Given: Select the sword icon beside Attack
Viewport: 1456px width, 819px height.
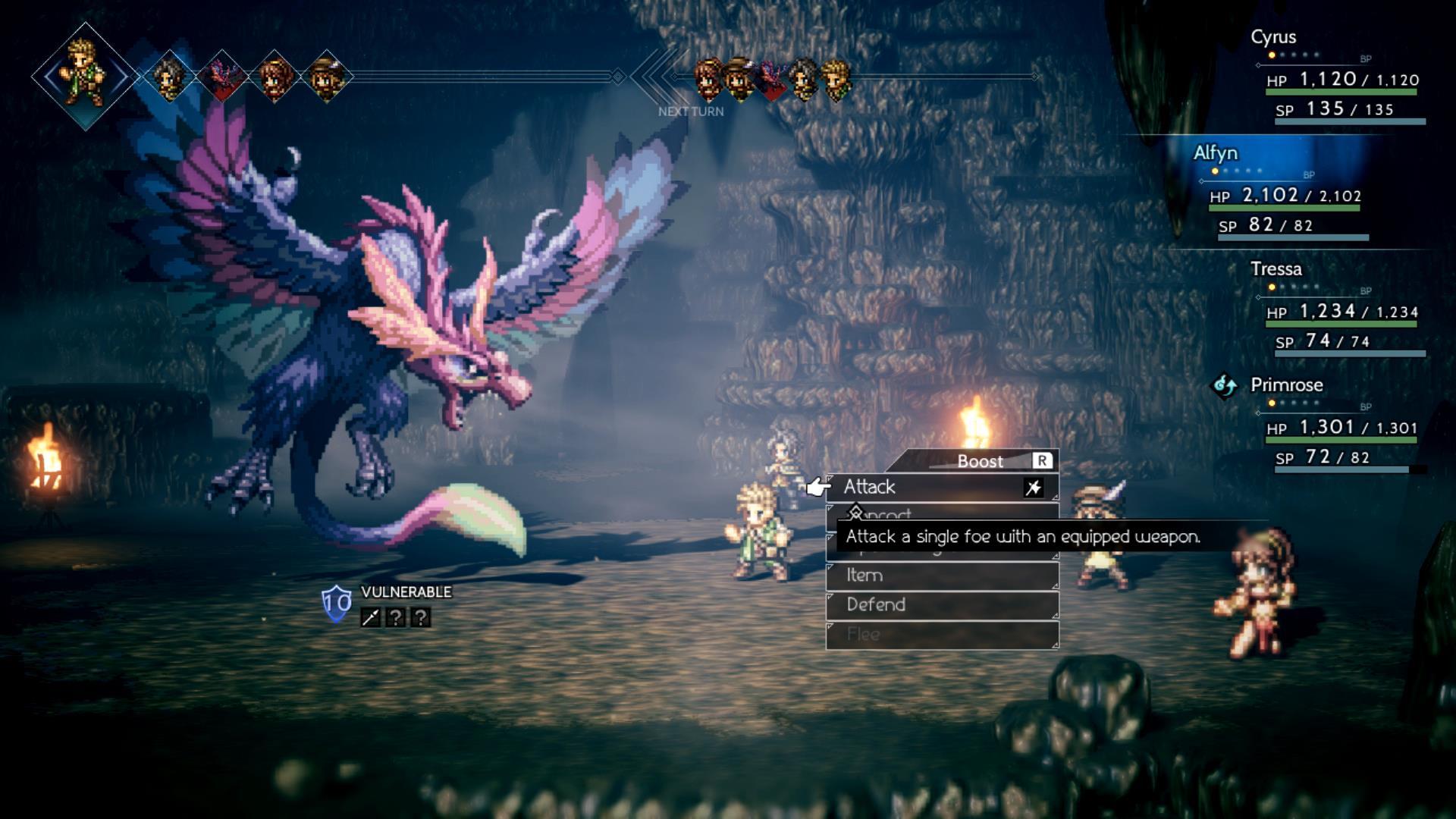Looking at the screenshot, I should point(1033,488).
